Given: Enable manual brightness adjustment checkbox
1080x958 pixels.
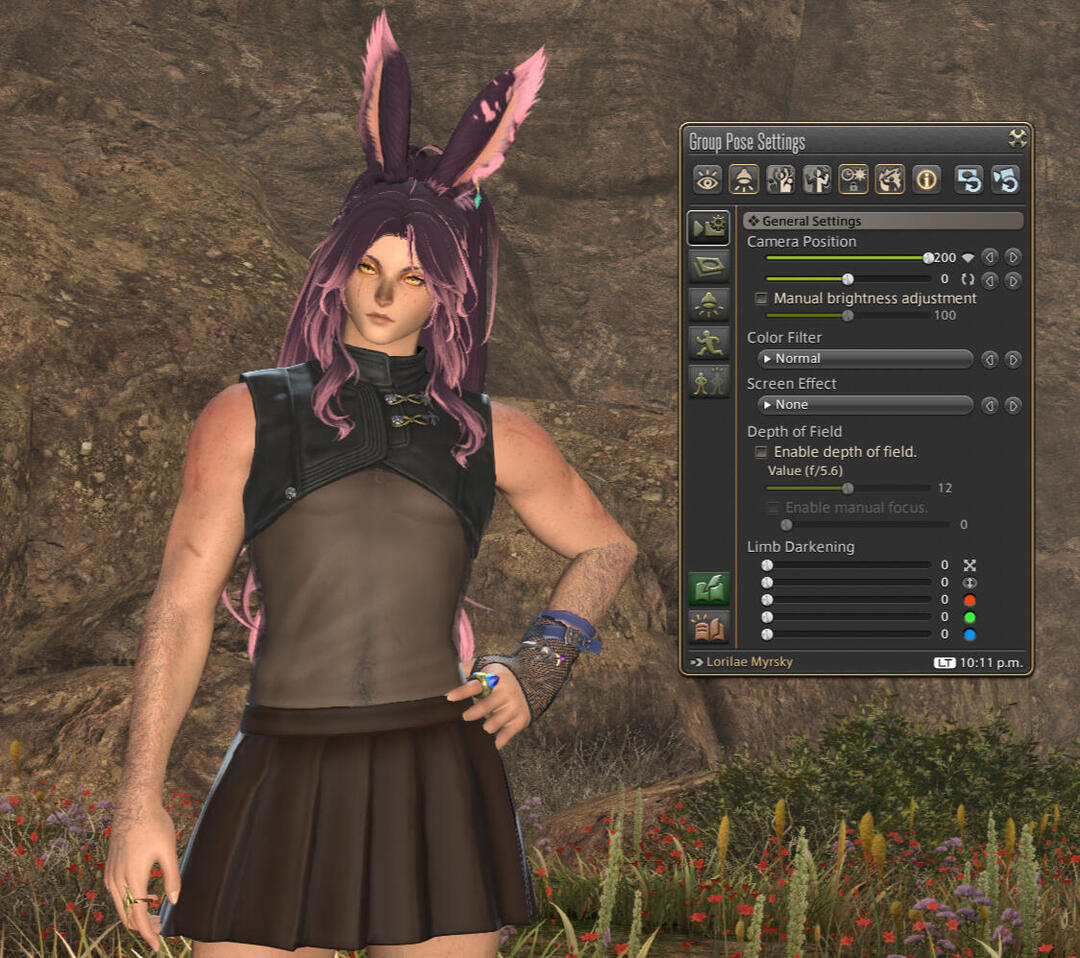Looking at the screenshot, I should (761, 298).
